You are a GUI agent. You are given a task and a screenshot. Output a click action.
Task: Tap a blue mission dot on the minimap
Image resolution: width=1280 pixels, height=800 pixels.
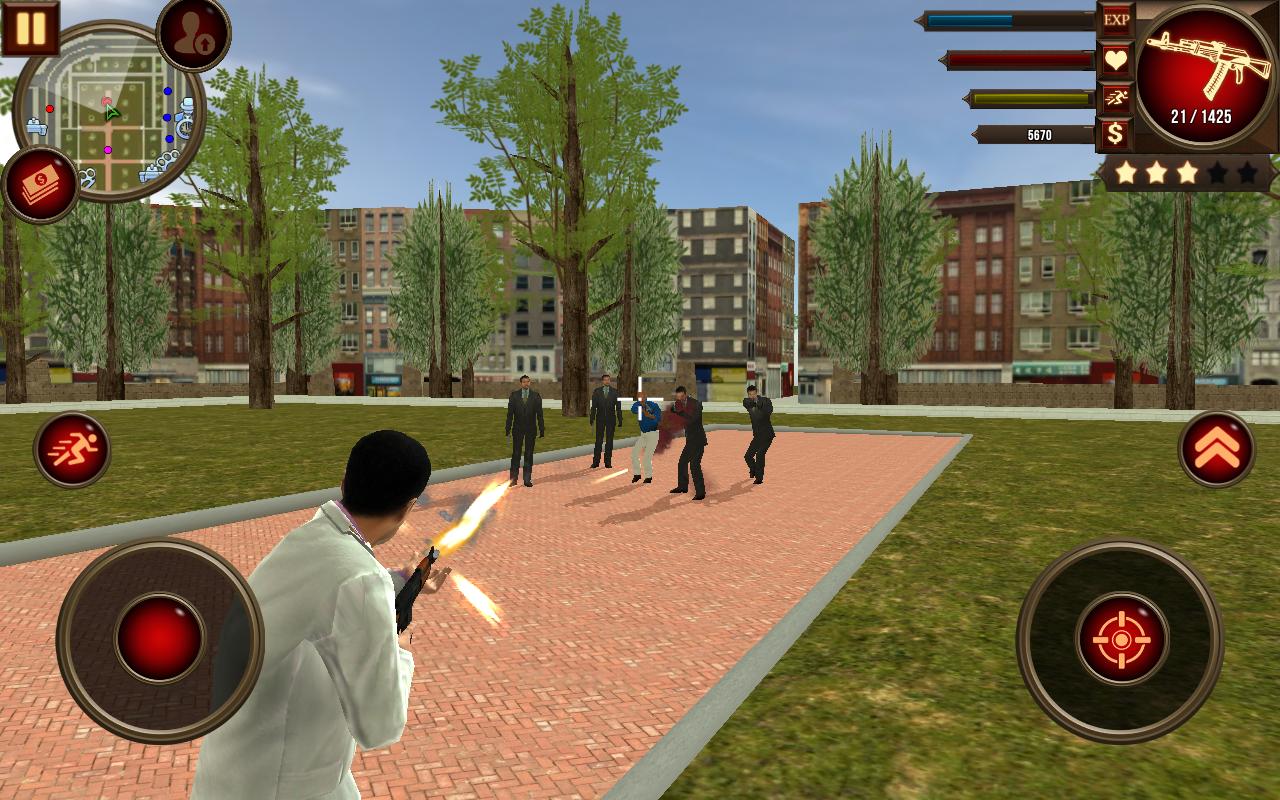(x=167, y=91)
